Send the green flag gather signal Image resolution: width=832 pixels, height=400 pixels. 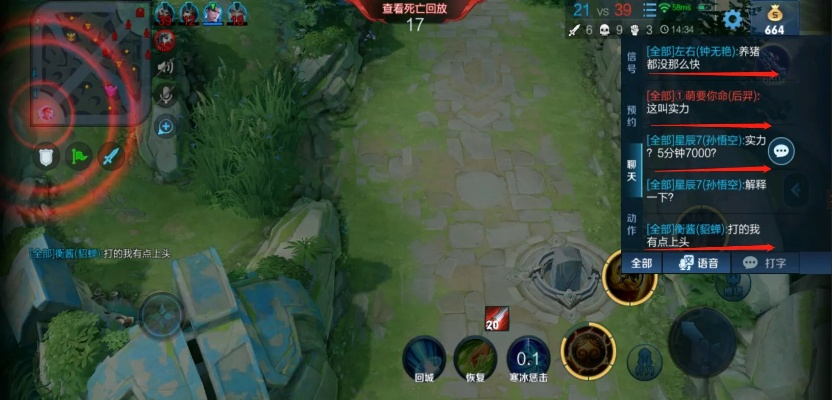coord(78,156)
